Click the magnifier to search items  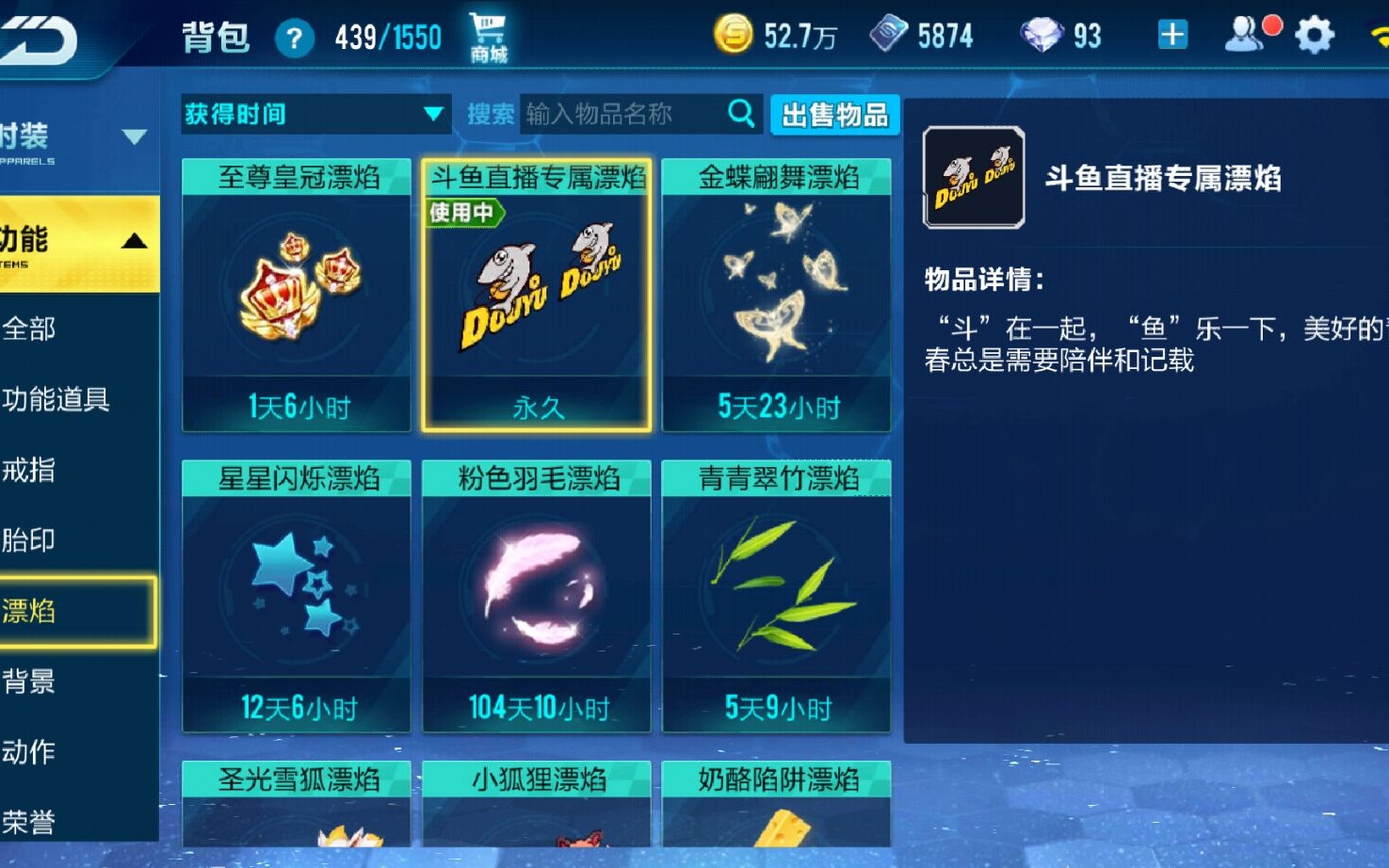[x=742, y=113]
